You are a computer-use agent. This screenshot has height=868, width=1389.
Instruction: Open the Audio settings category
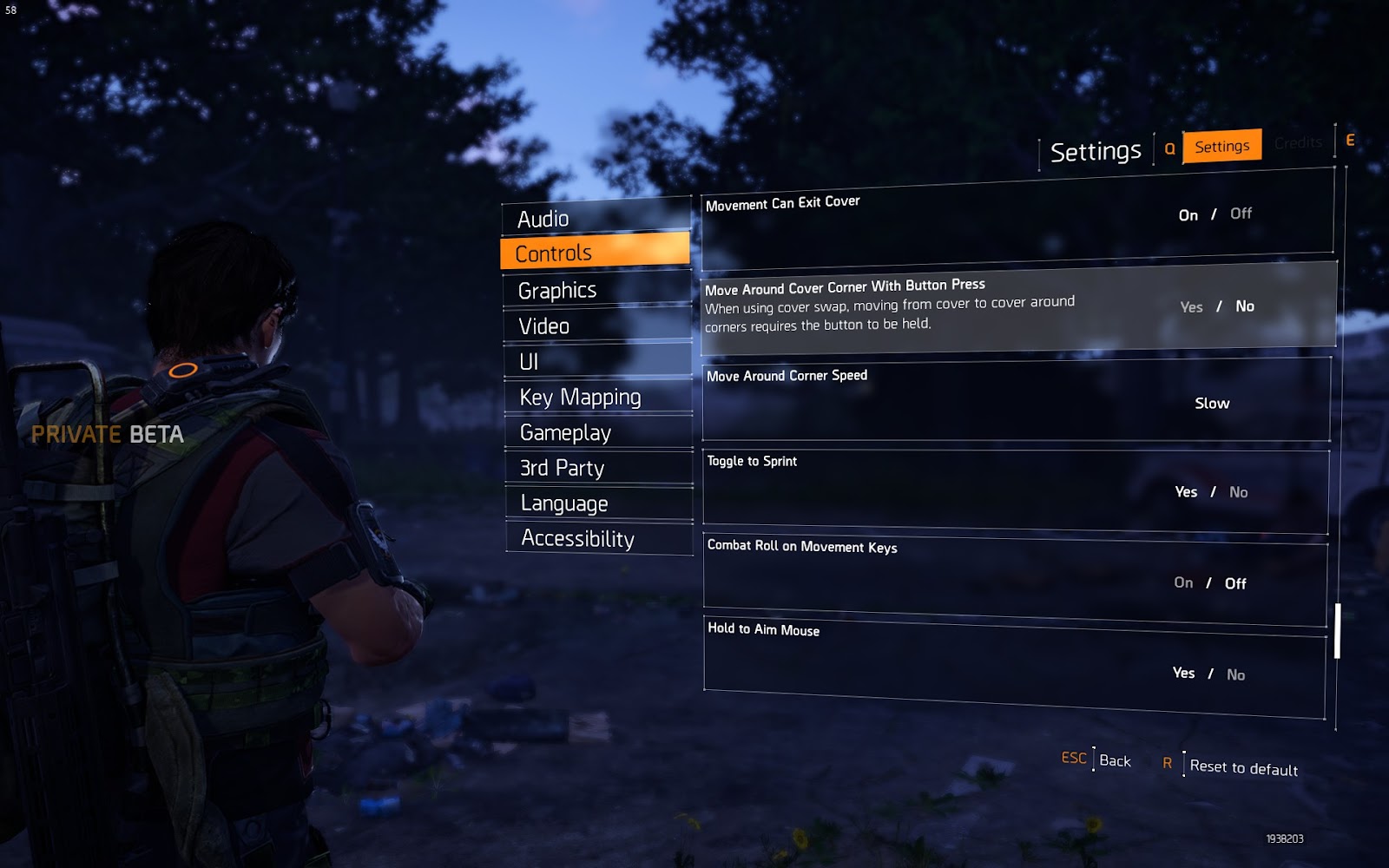pos(596,218)
